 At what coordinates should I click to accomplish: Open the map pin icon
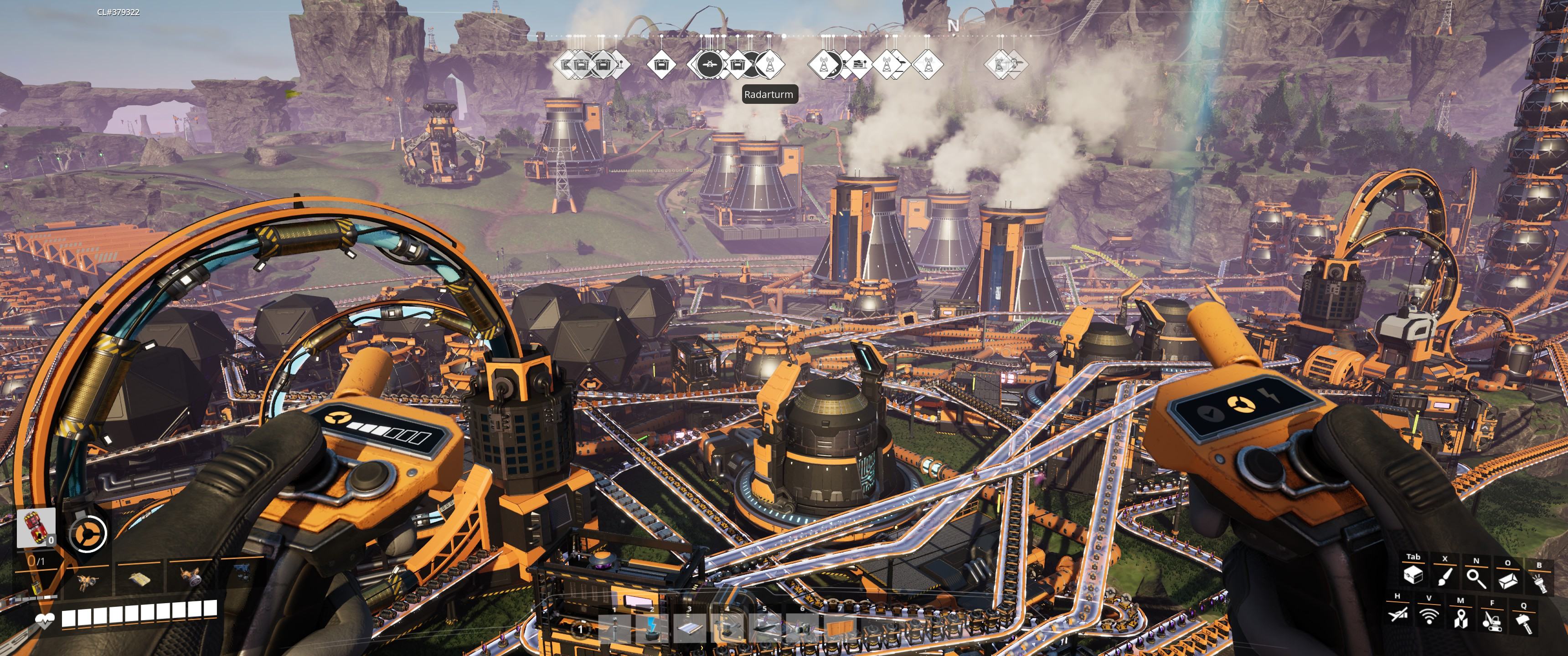(1460, 618)
